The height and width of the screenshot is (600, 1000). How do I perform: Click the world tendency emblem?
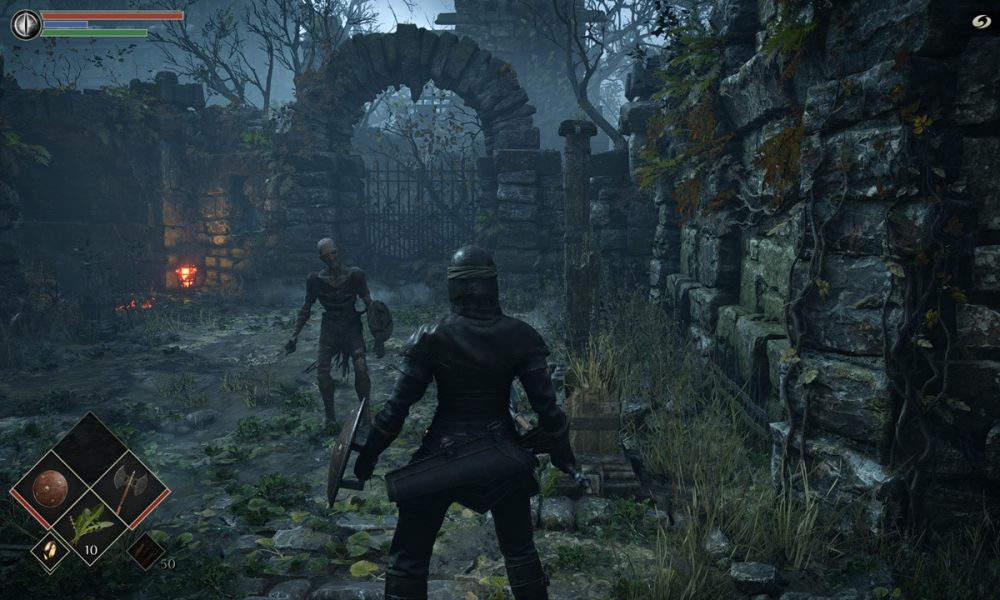[x=25, y=24]
